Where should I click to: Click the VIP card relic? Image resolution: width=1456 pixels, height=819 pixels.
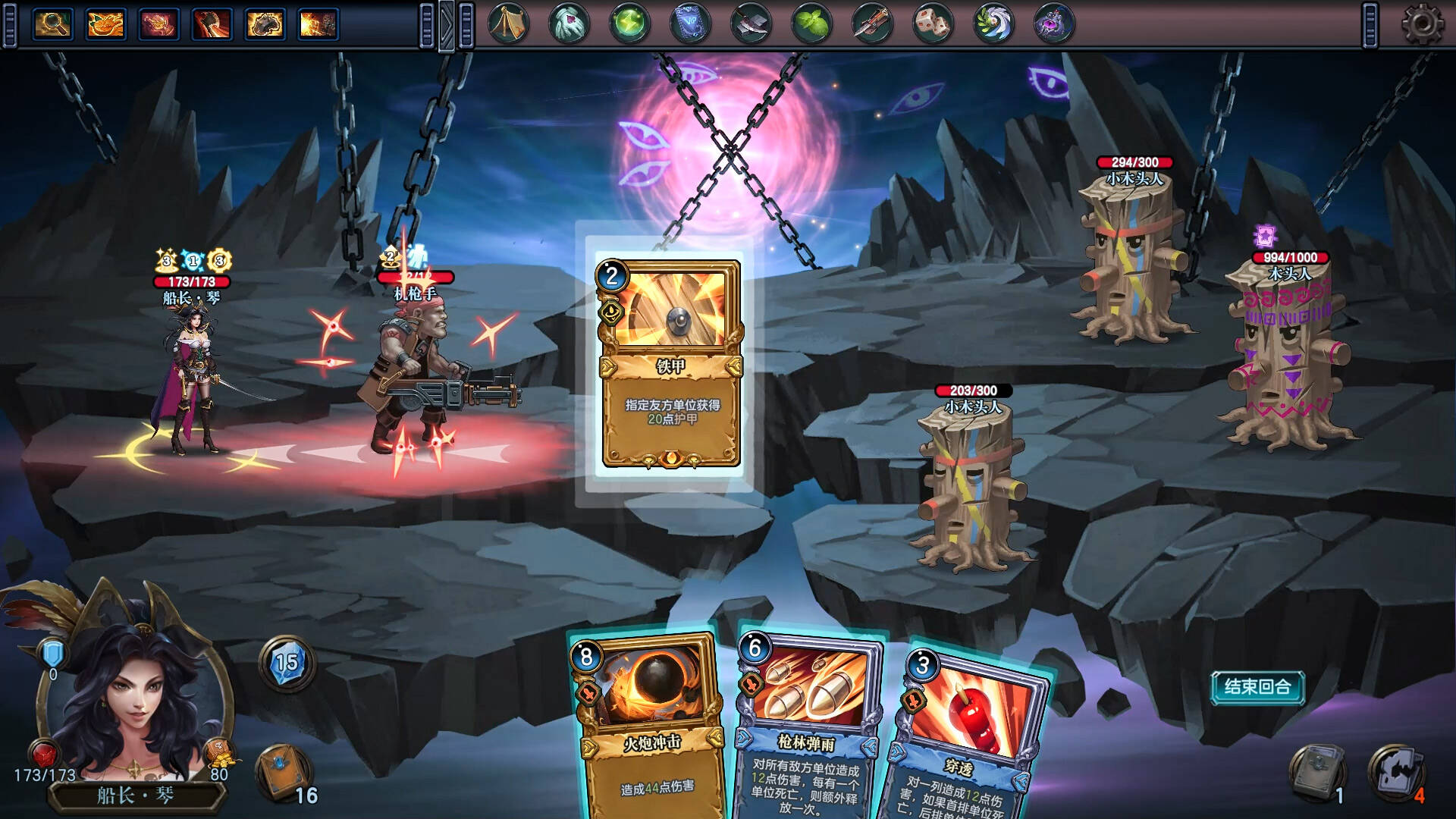tap(690, 24)
